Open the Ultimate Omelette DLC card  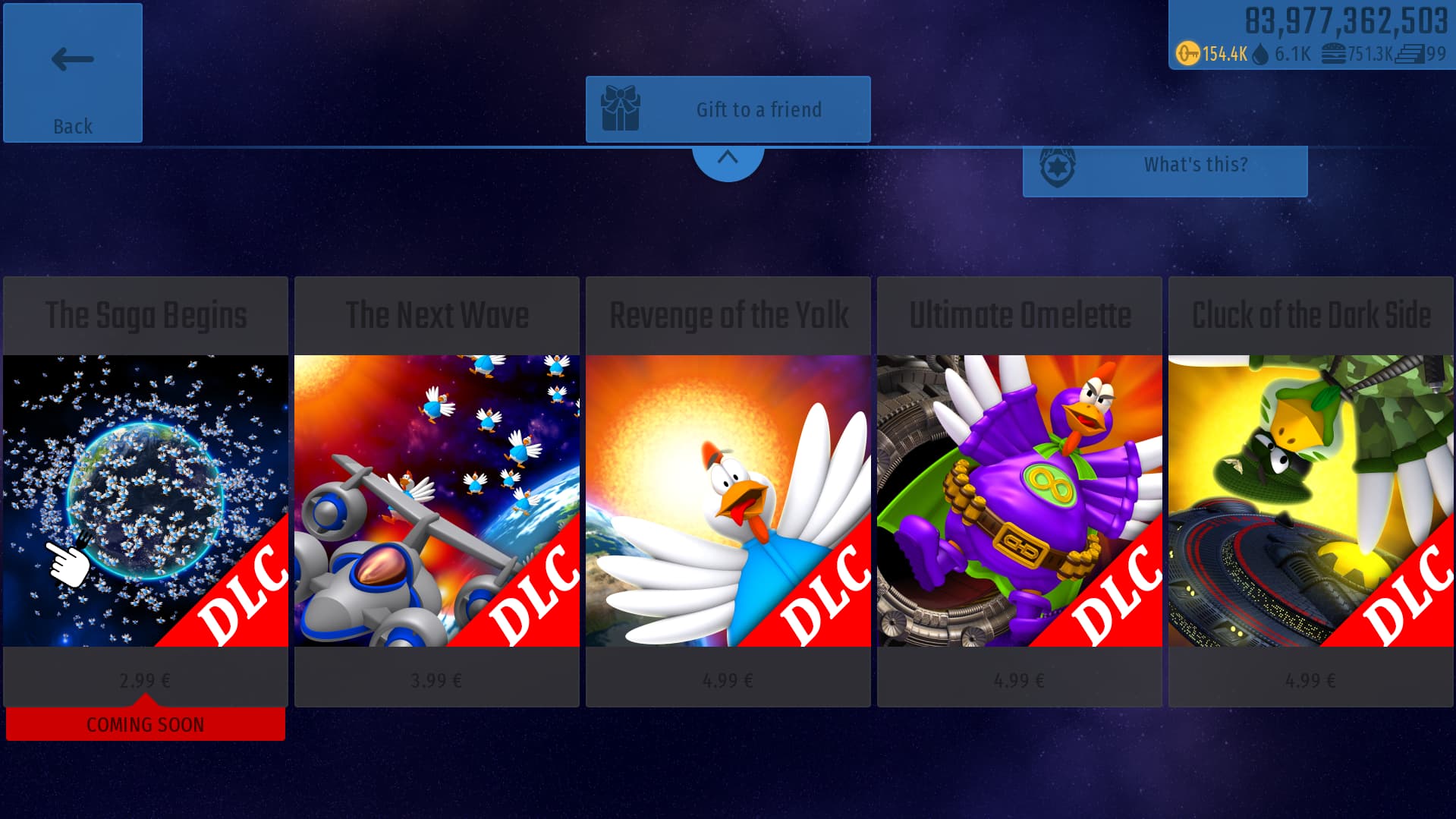click(x=1020, y=492)
